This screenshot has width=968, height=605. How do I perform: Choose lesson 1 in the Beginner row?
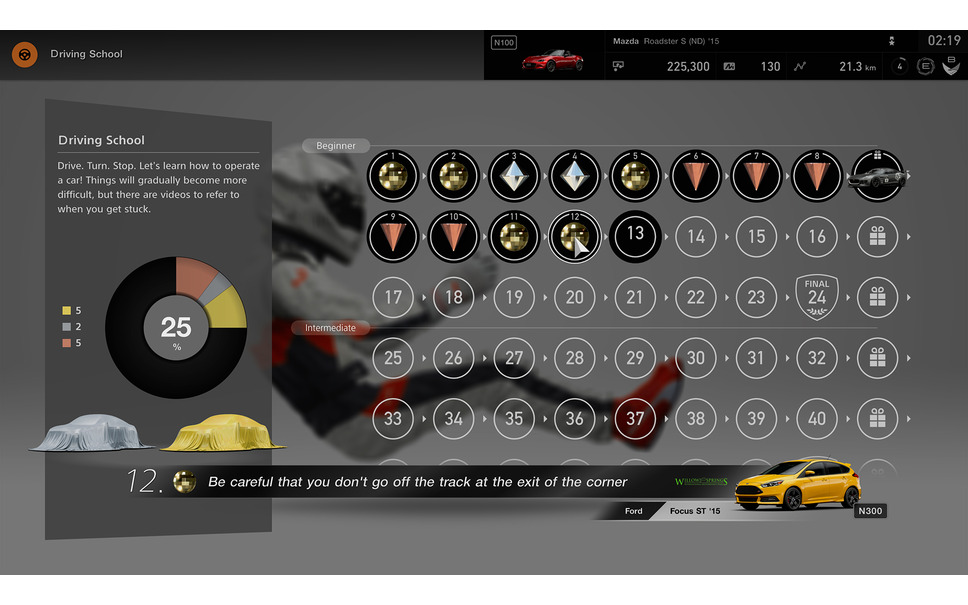click(393, 176)
